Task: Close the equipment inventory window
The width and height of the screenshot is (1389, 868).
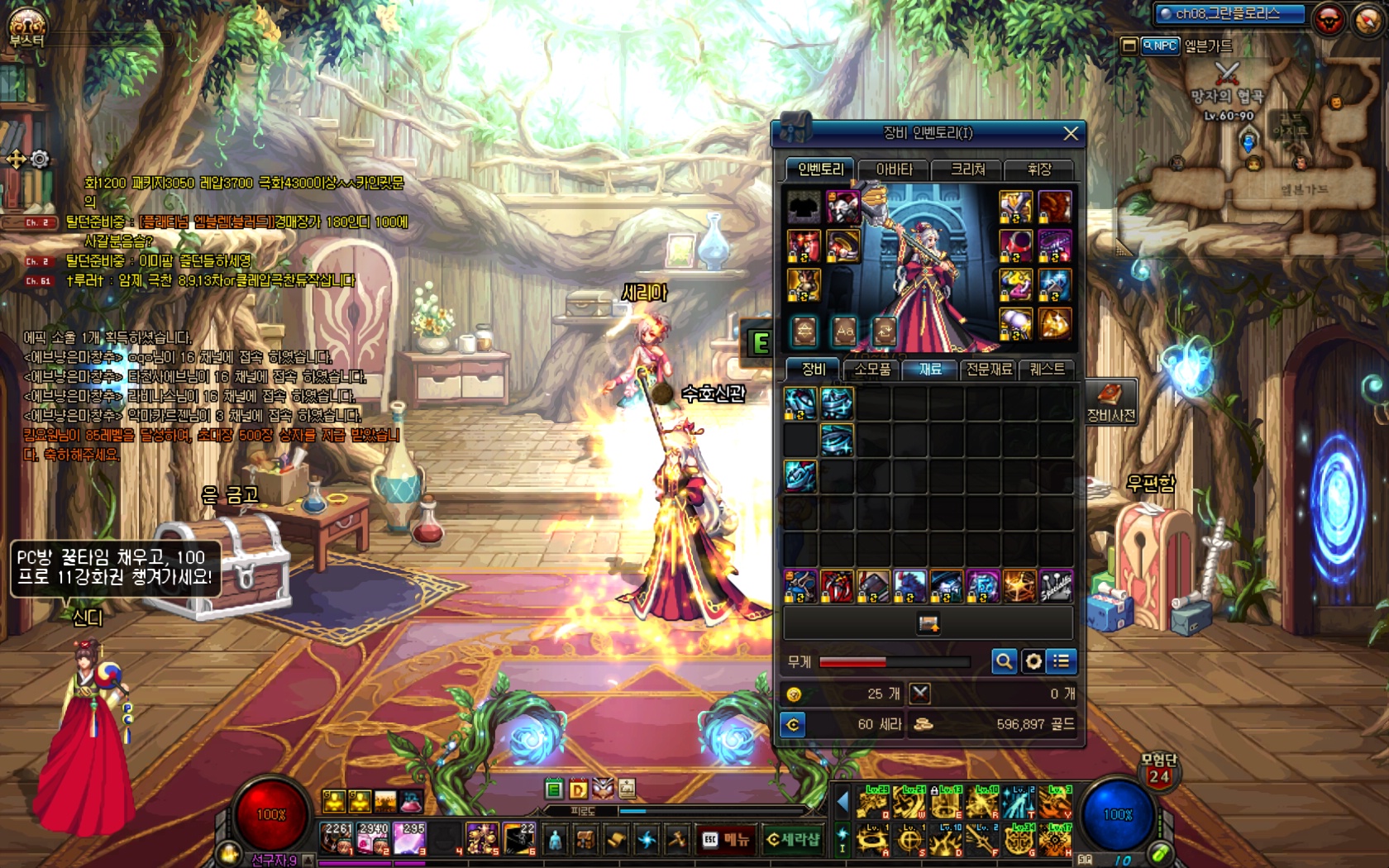Action: click(1070, 133)
